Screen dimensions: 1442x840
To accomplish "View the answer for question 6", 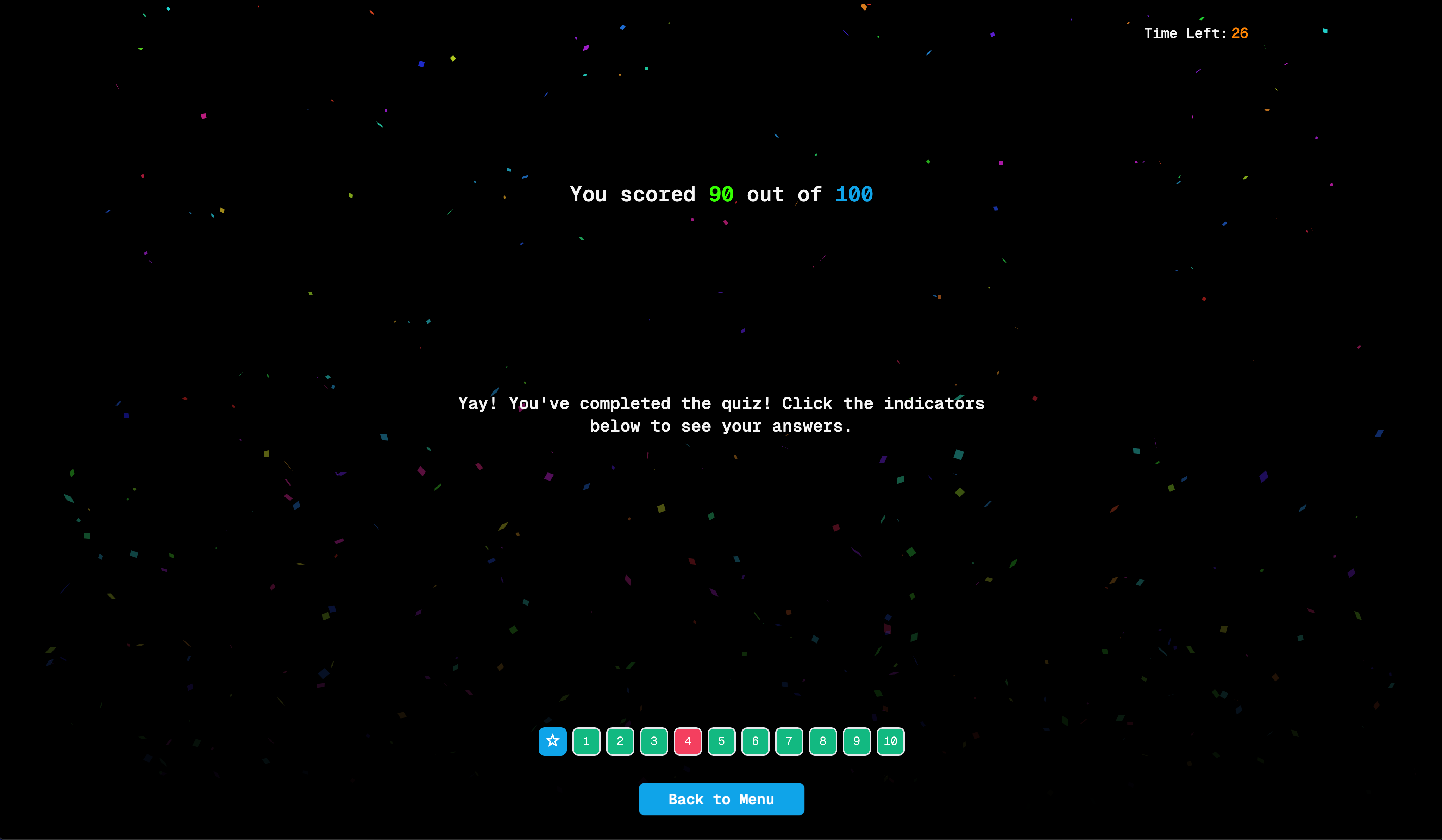I will click(755, 741).
